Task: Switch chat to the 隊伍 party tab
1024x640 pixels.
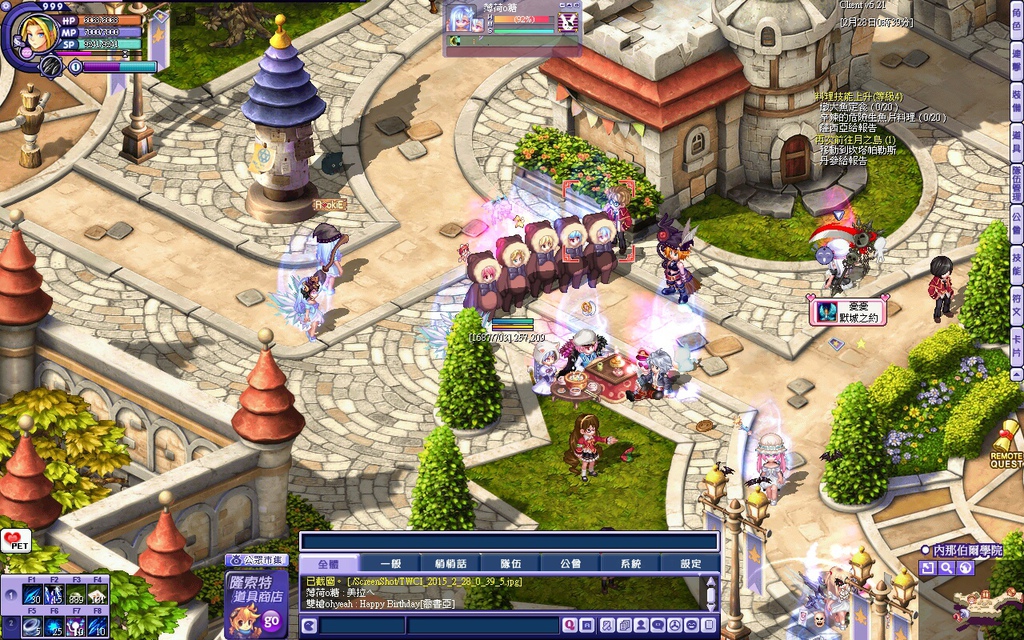Action: pyautogui.click(x=510, y=564)
